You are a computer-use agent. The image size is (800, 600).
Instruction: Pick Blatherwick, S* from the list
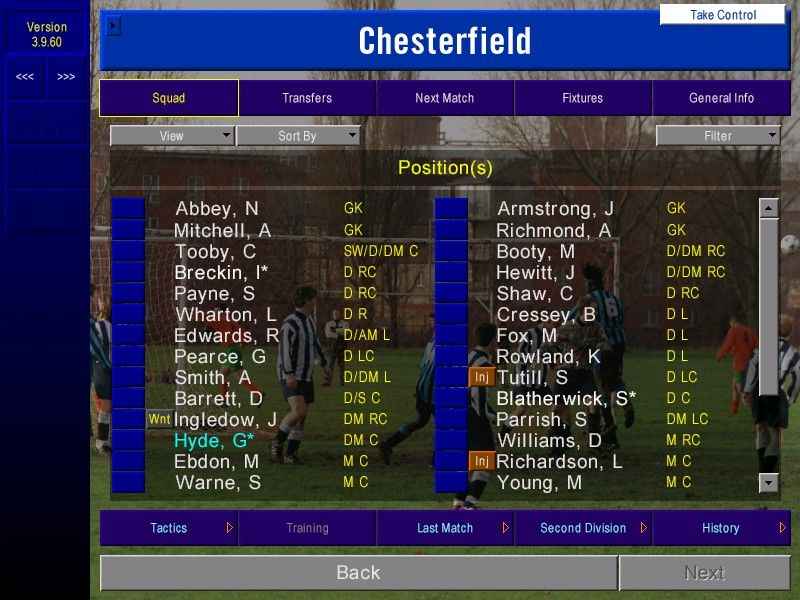click(x=566, y=398)
